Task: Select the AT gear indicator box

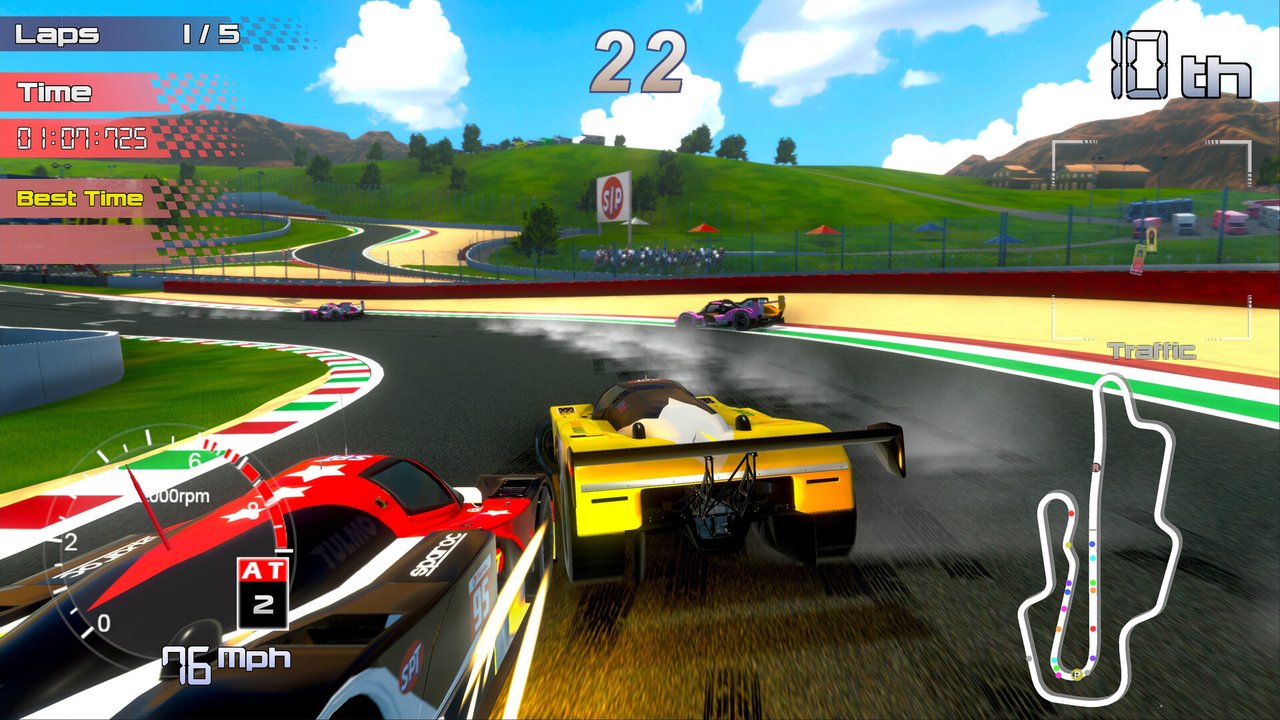Action: (263, 592)
